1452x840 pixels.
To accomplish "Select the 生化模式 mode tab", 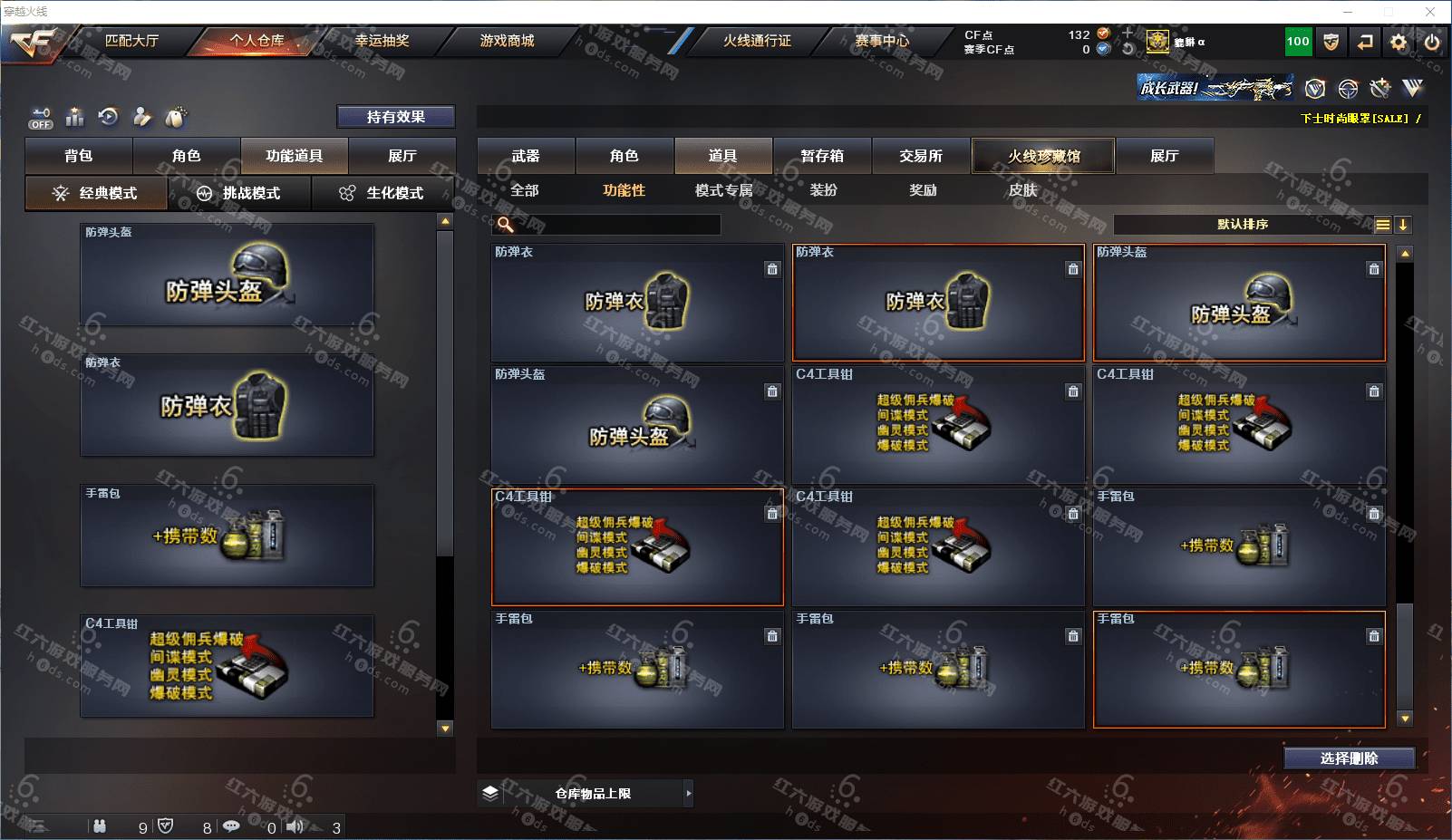I will (382, 193).
